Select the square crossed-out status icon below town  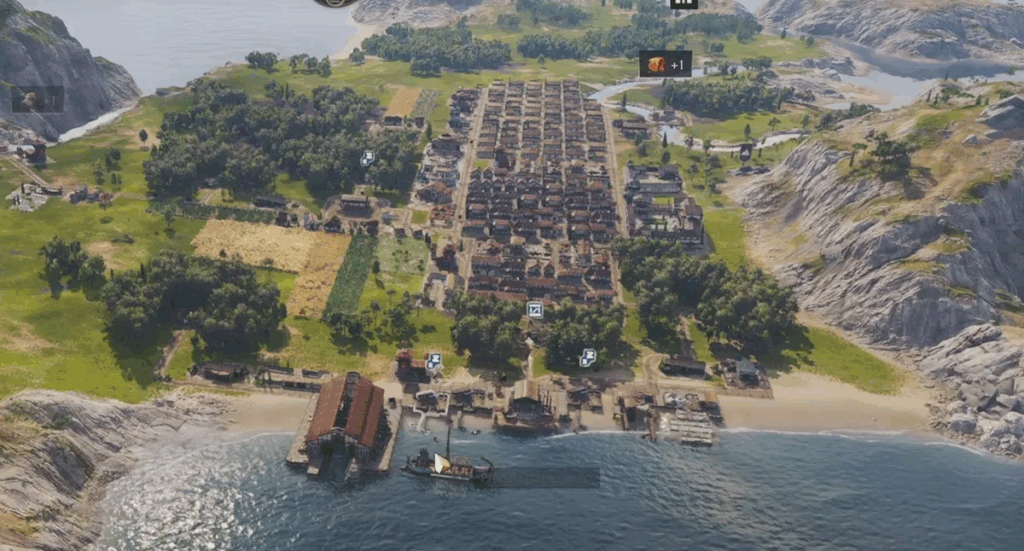pos(535,310)
